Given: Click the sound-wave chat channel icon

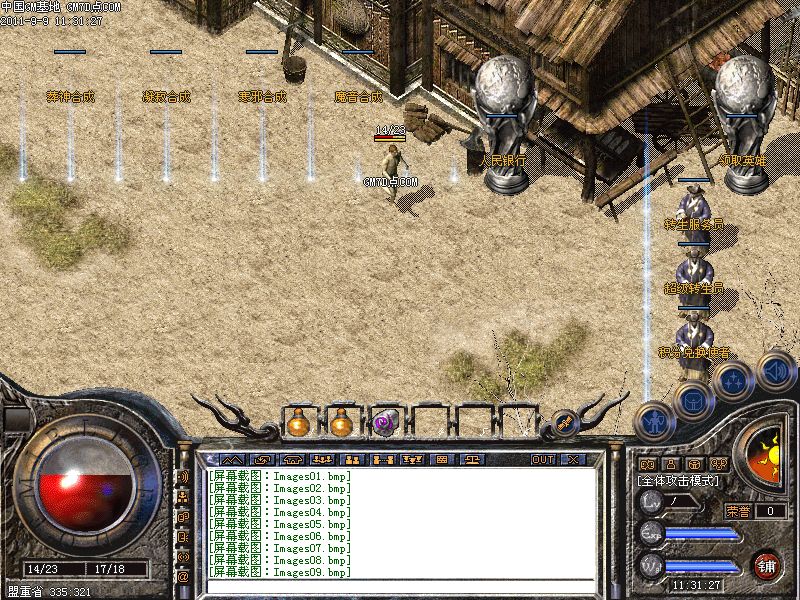Looking at the screenshot, I should coord(183,477).
